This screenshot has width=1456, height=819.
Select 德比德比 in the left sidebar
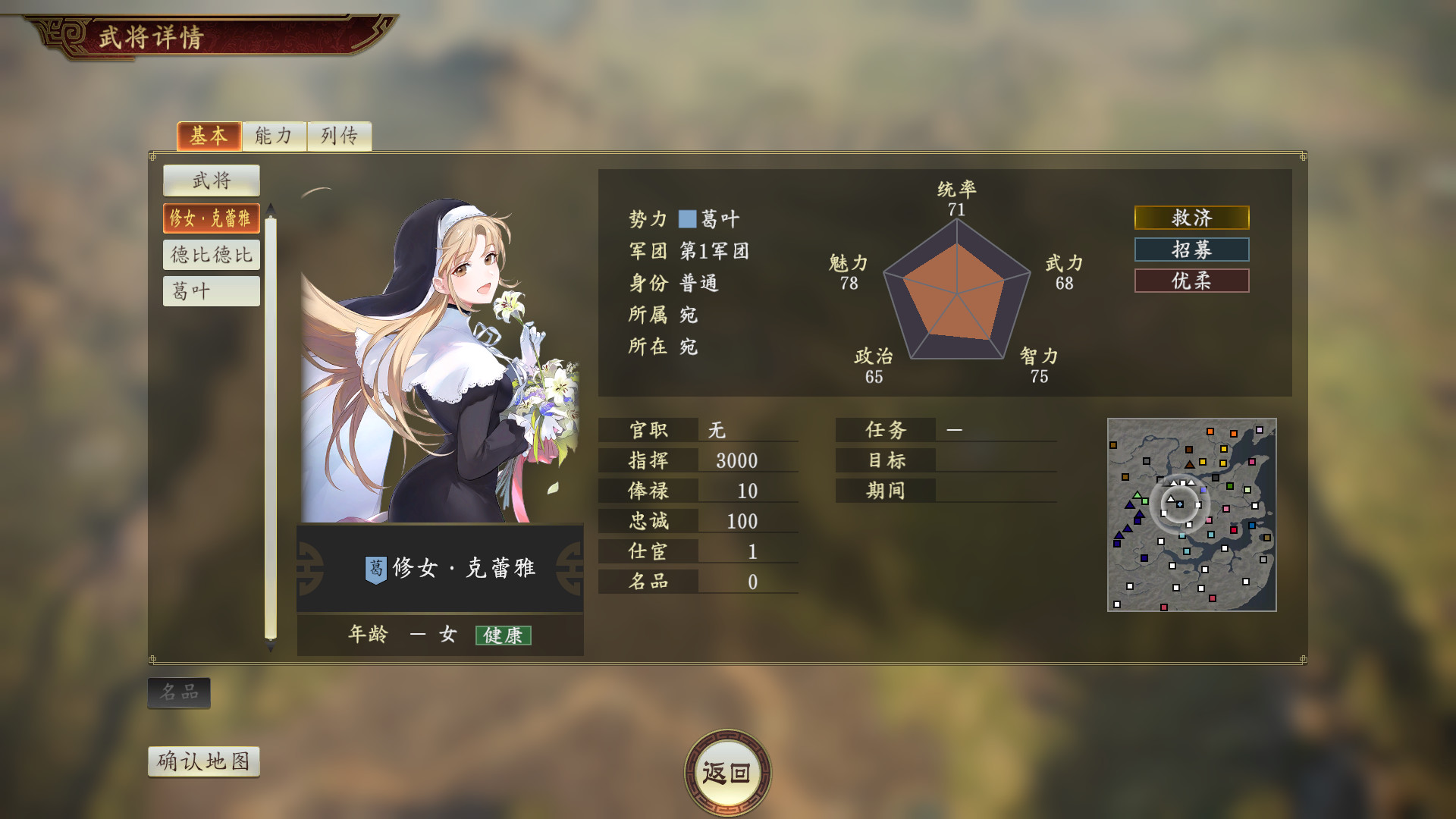(x=211, y=254)
